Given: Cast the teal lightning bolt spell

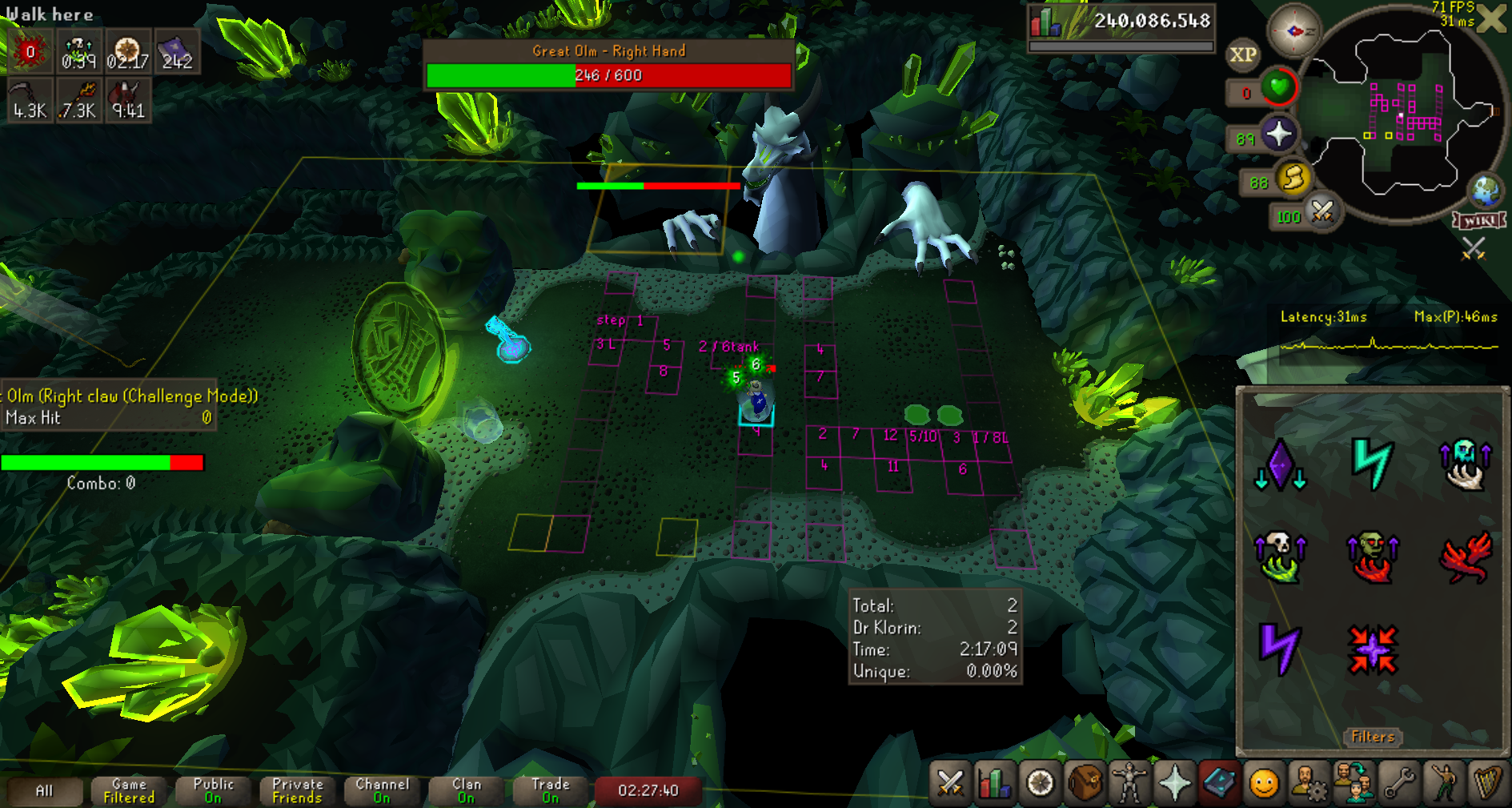Looking at the screenshot, I should point(1372,464).
